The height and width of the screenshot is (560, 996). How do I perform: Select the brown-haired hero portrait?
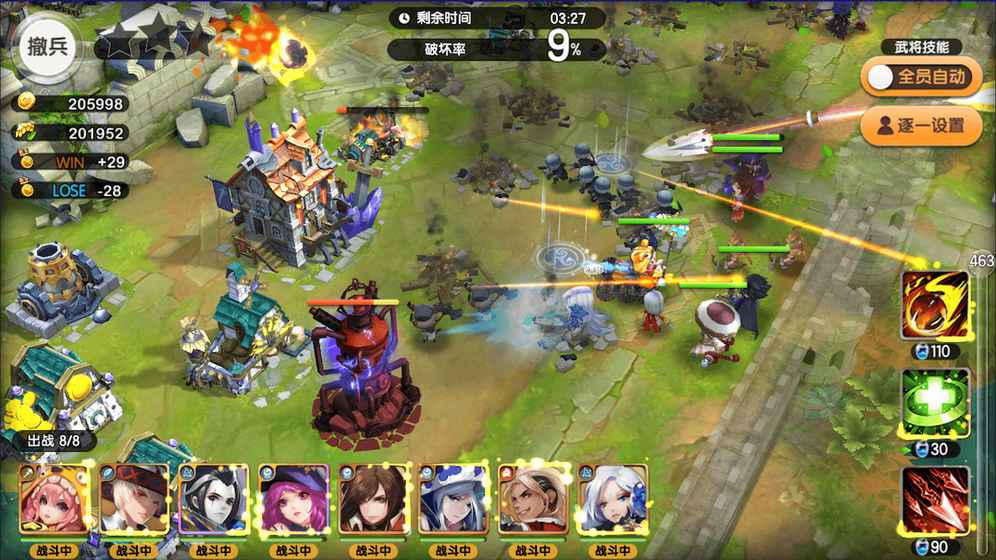tap(374, 499)
